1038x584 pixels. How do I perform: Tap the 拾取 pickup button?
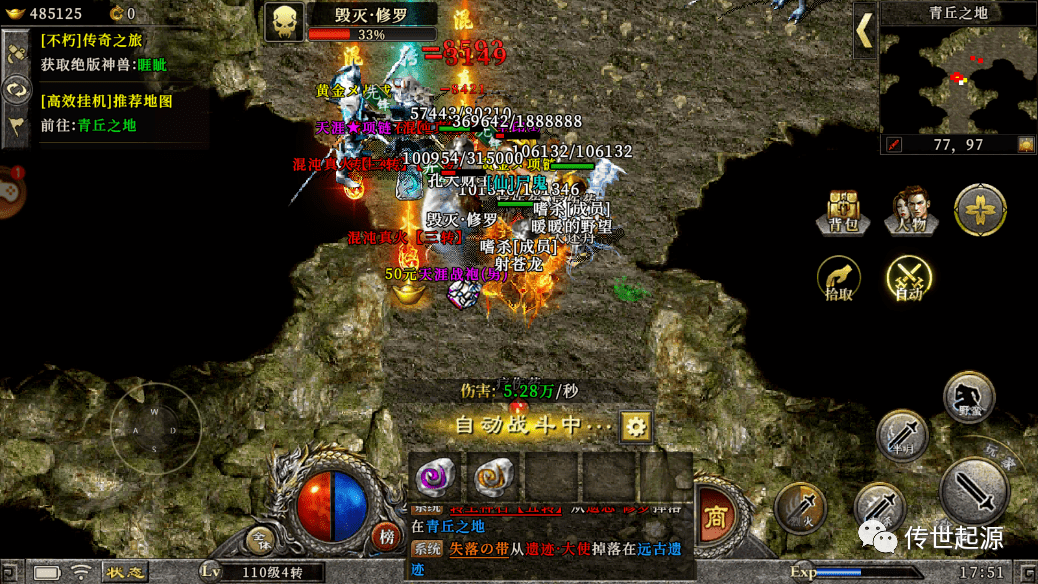point(837,280)
